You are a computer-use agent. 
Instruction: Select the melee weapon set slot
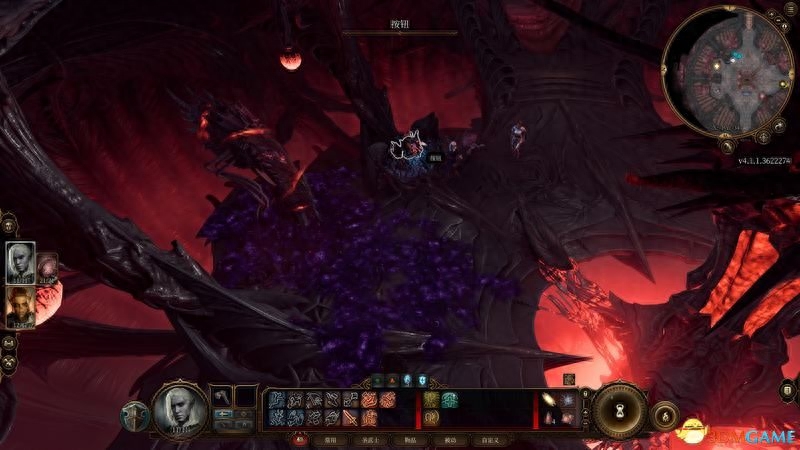coord(221,397)
